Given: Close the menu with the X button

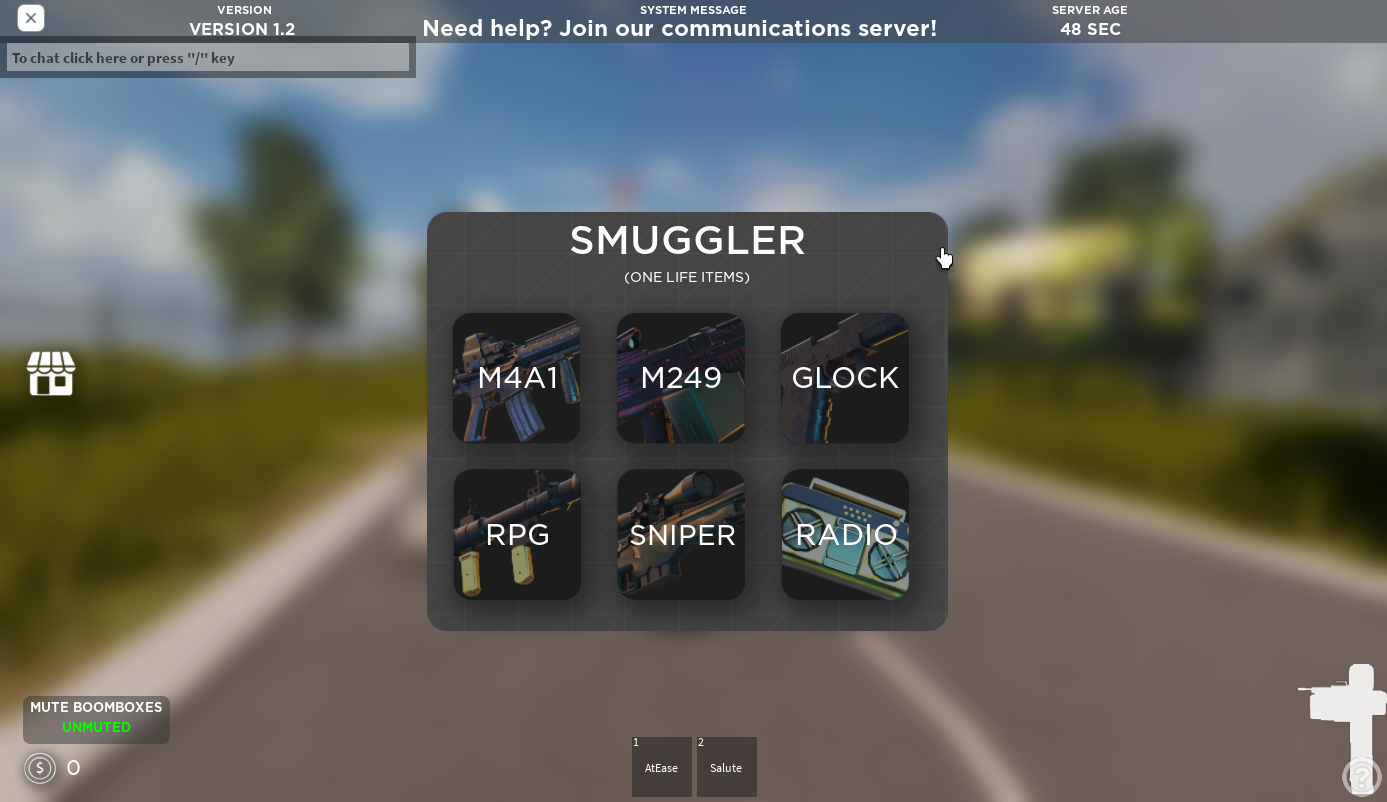Looking at the screenshot, I should (31, 18).
